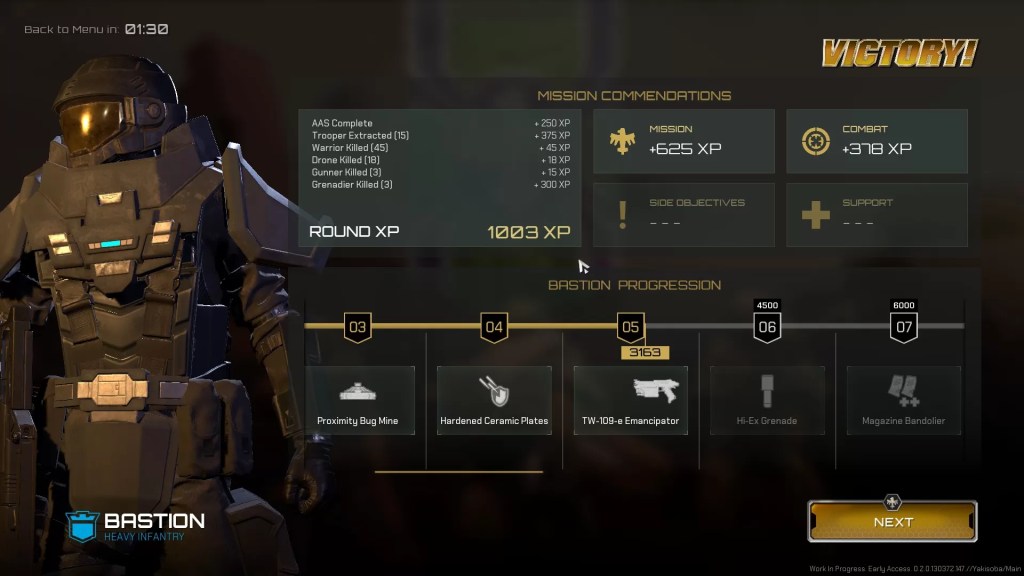
Task: Click level 06 progression marker
Action: click(x=767, y=327)
